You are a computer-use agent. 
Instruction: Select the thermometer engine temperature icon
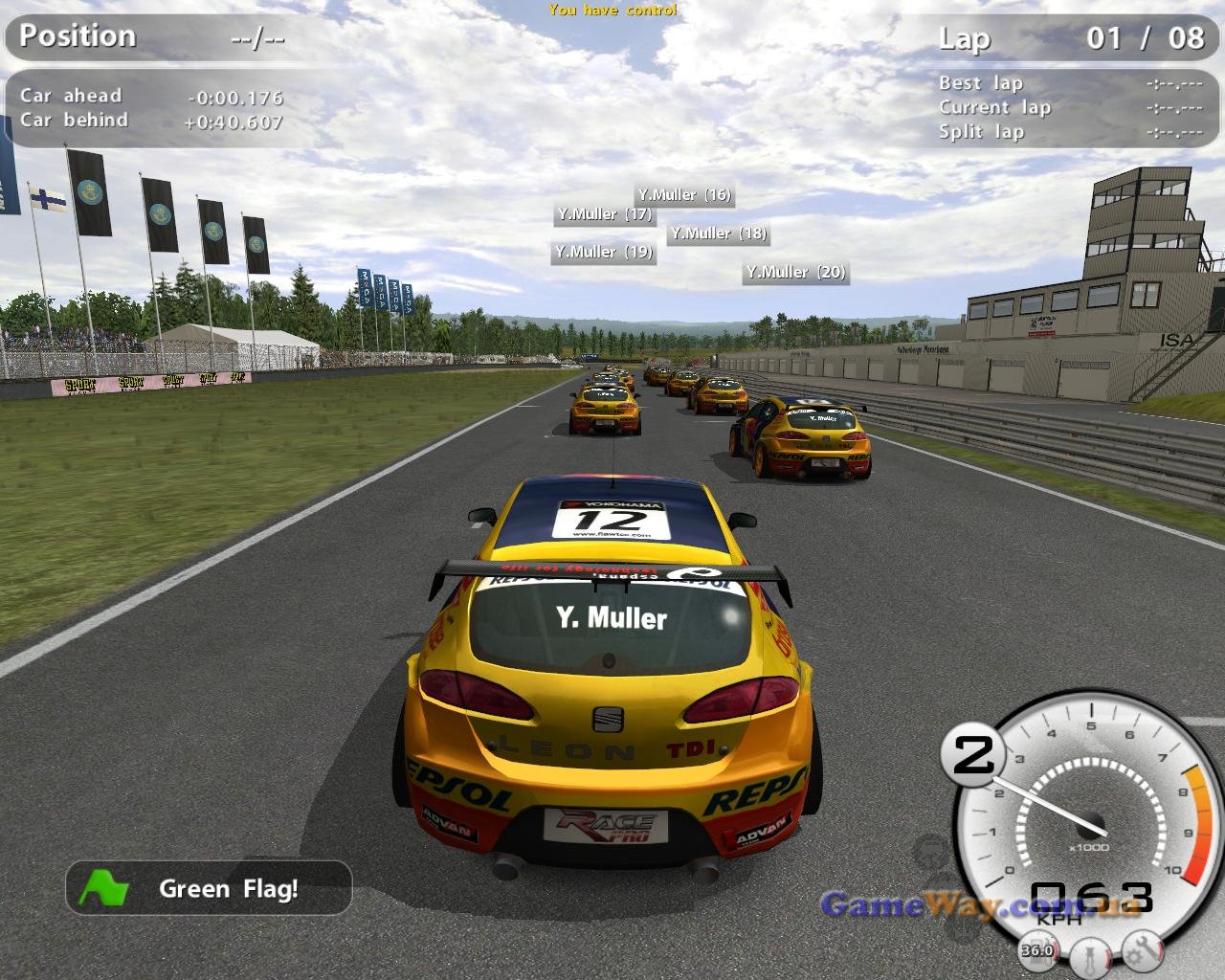tap(1089, 955)
